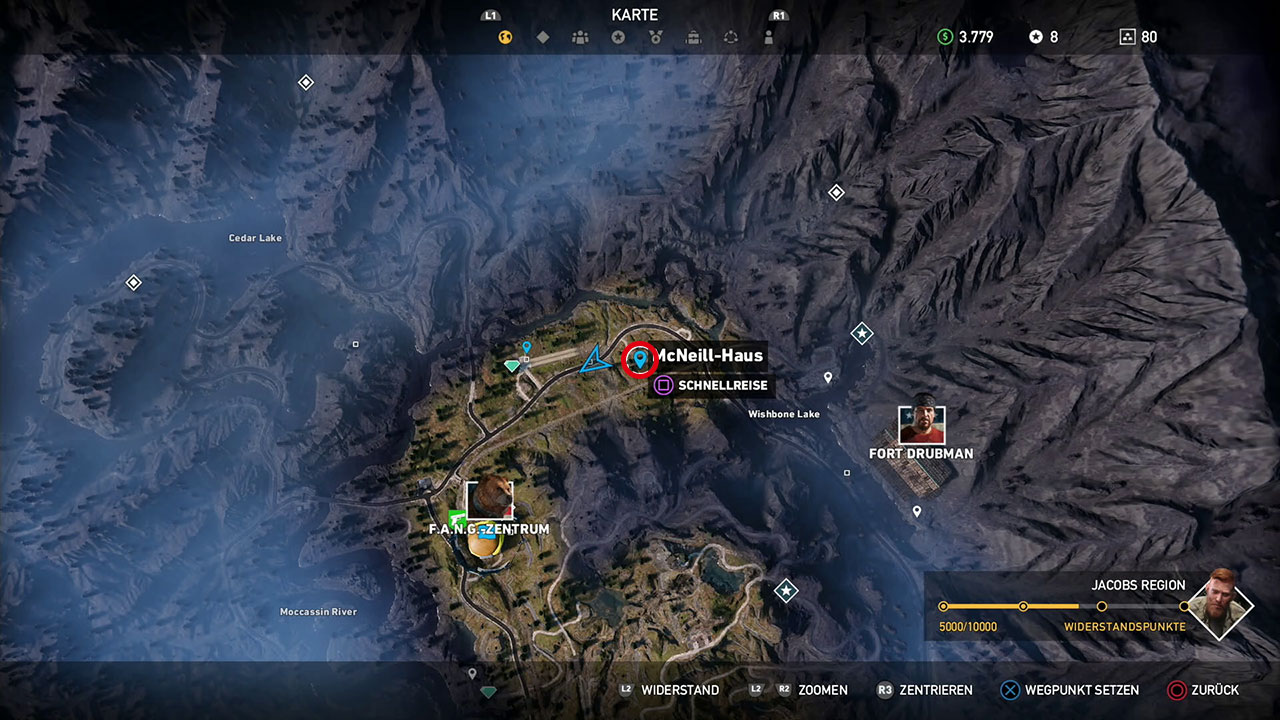Select the globe map tab
Image resolution: width=1280 pixels, height=720 pixels.
(x=506, y=38)
